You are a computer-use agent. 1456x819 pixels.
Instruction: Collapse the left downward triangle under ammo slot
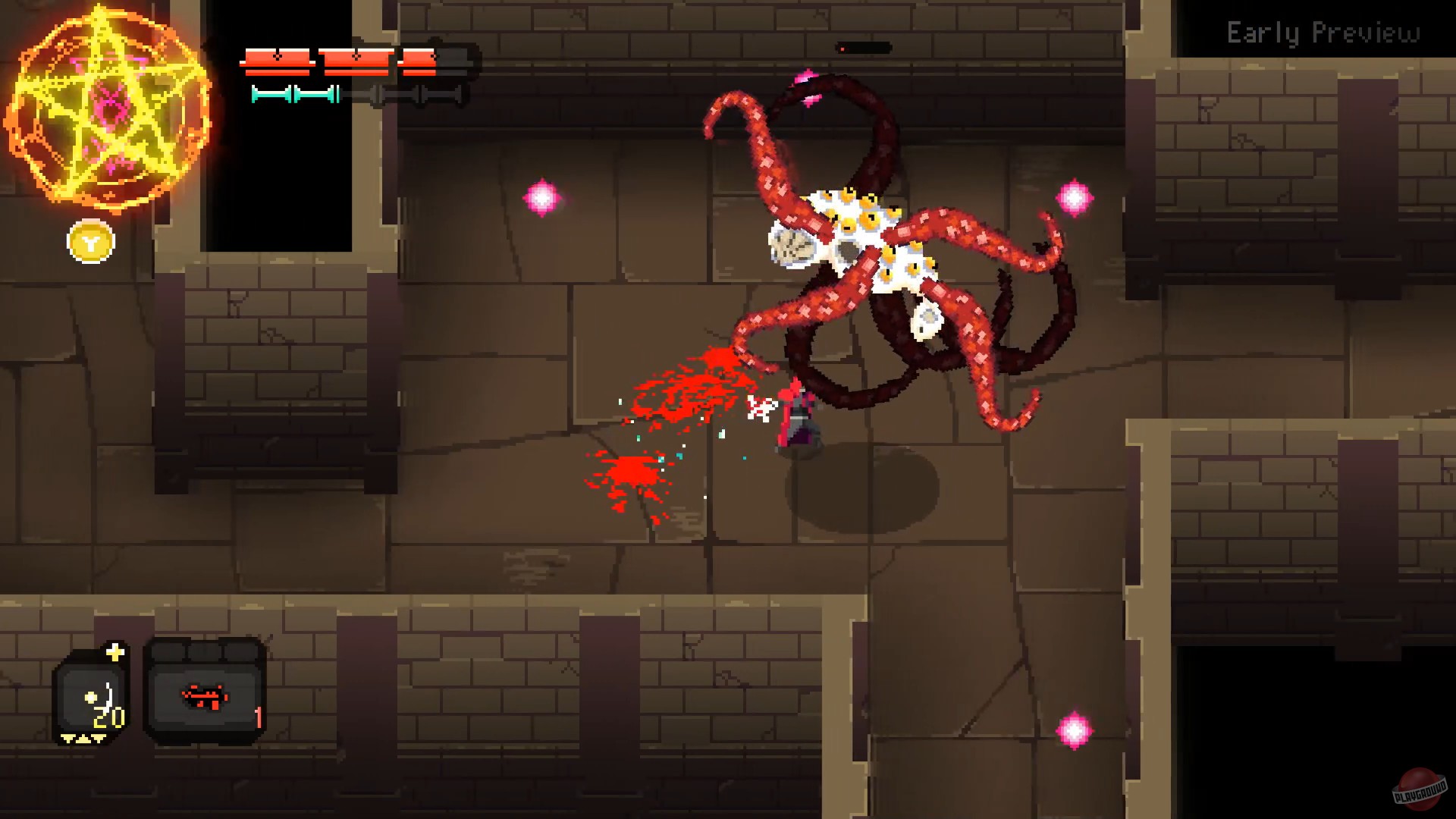pyautogui.click(x=67, y=739)
